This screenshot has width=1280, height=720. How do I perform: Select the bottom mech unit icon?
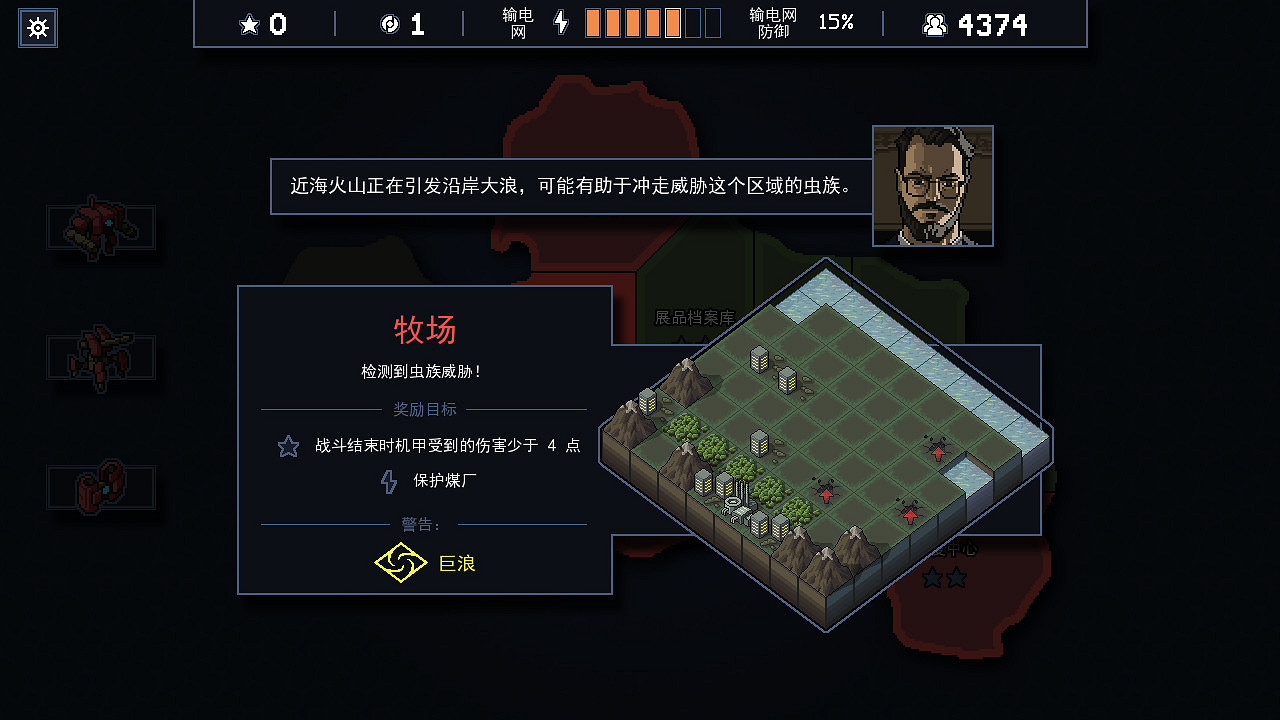point(99,486)
